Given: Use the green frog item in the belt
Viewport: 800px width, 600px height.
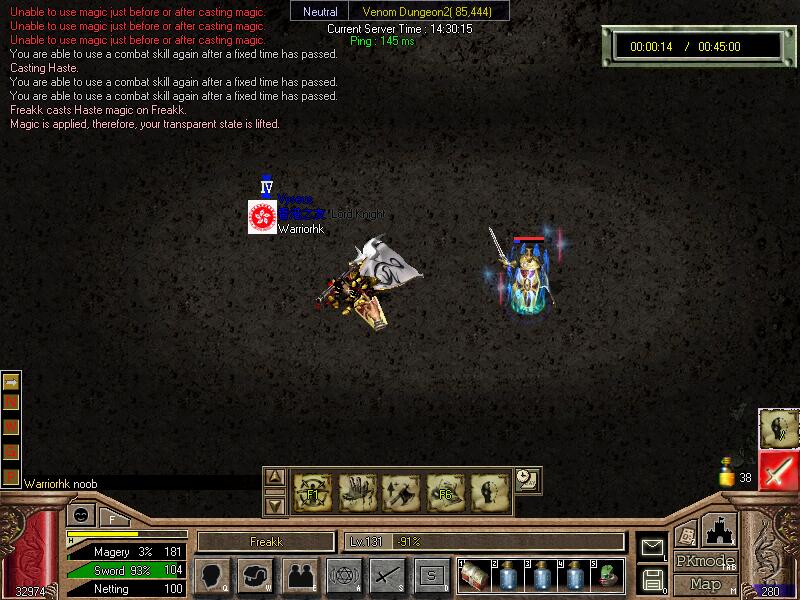Looking at the screenshot, I should pos(609,575).
